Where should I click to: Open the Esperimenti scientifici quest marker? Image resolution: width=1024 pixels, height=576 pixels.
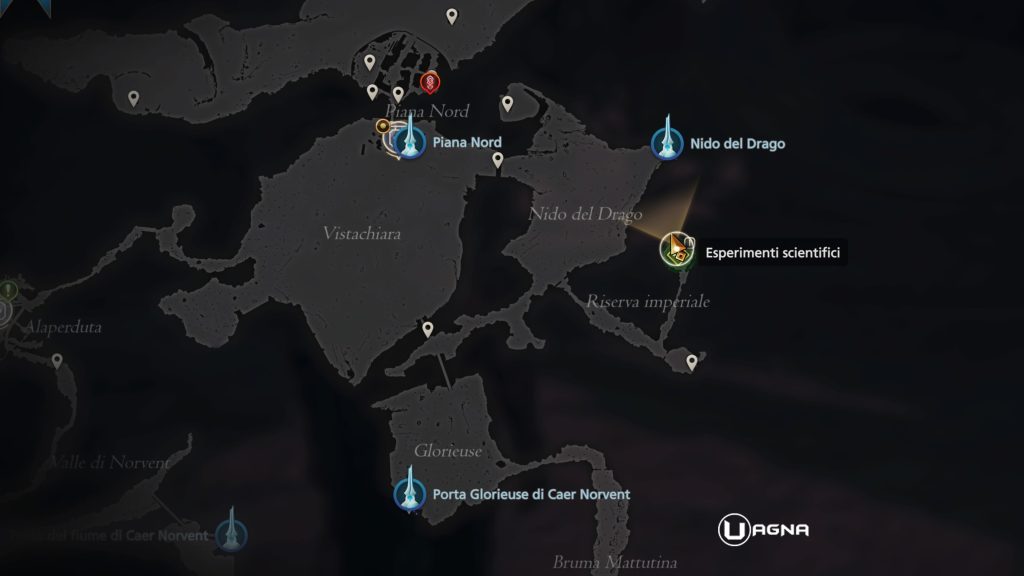(677, 249)
